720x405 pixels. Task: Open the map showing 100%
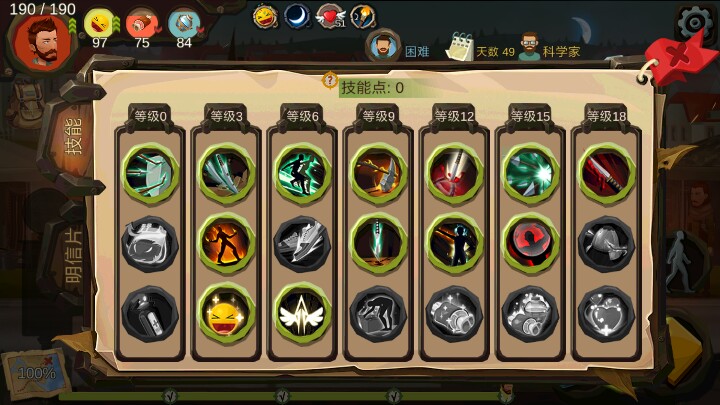click(x=37, y=372)
